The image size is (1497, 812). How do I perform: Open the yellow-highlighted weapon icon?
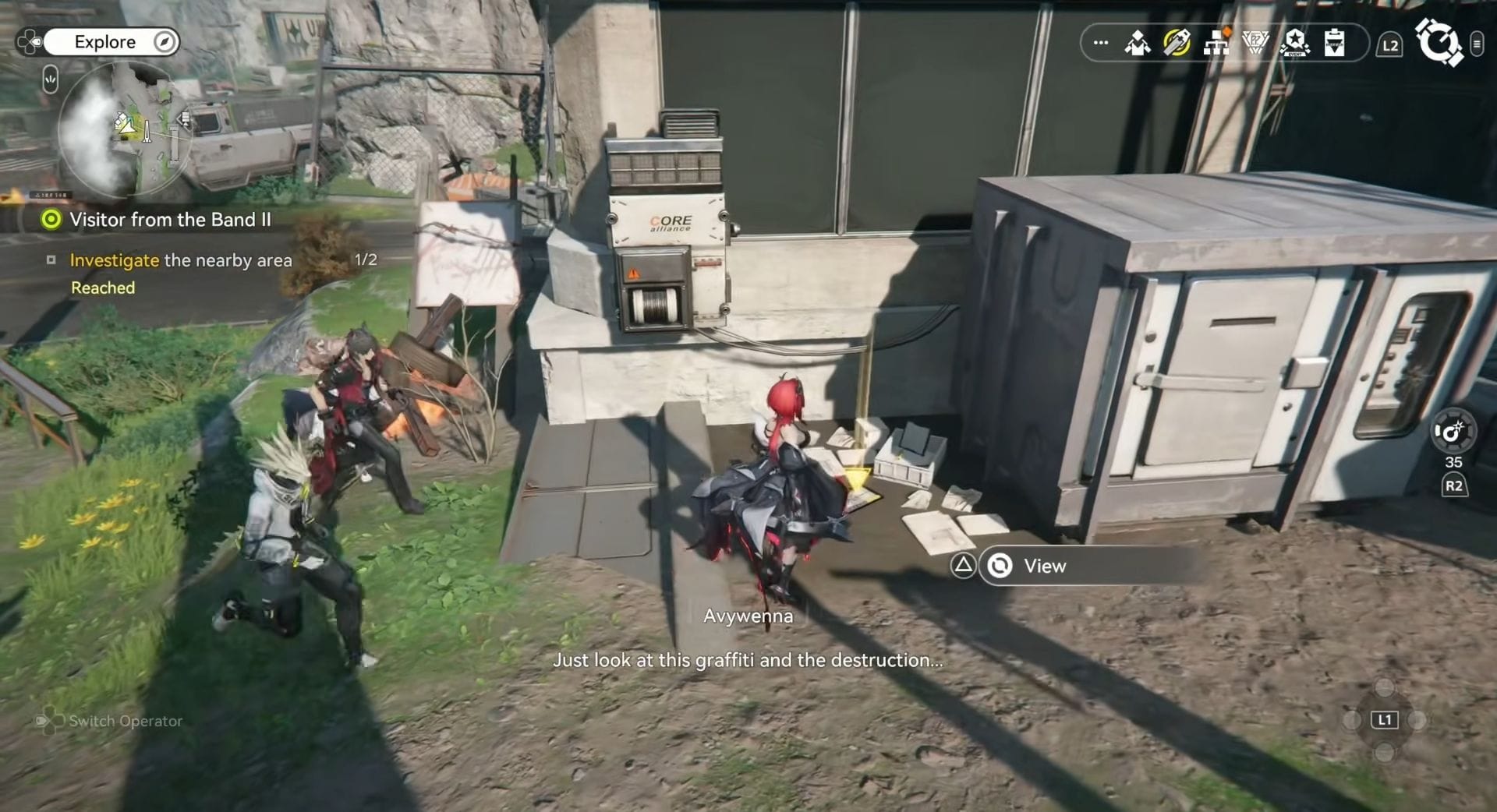pyautogui.click(x=1177, y=43)
